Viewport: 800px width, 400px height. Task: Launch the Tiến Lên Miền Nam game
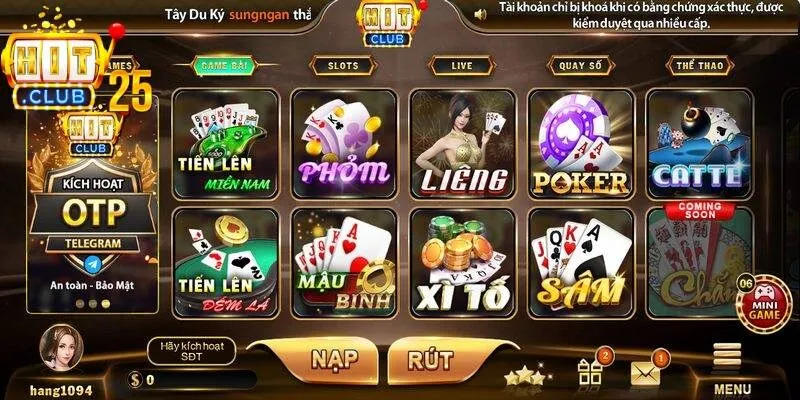[x=226, y=143]
